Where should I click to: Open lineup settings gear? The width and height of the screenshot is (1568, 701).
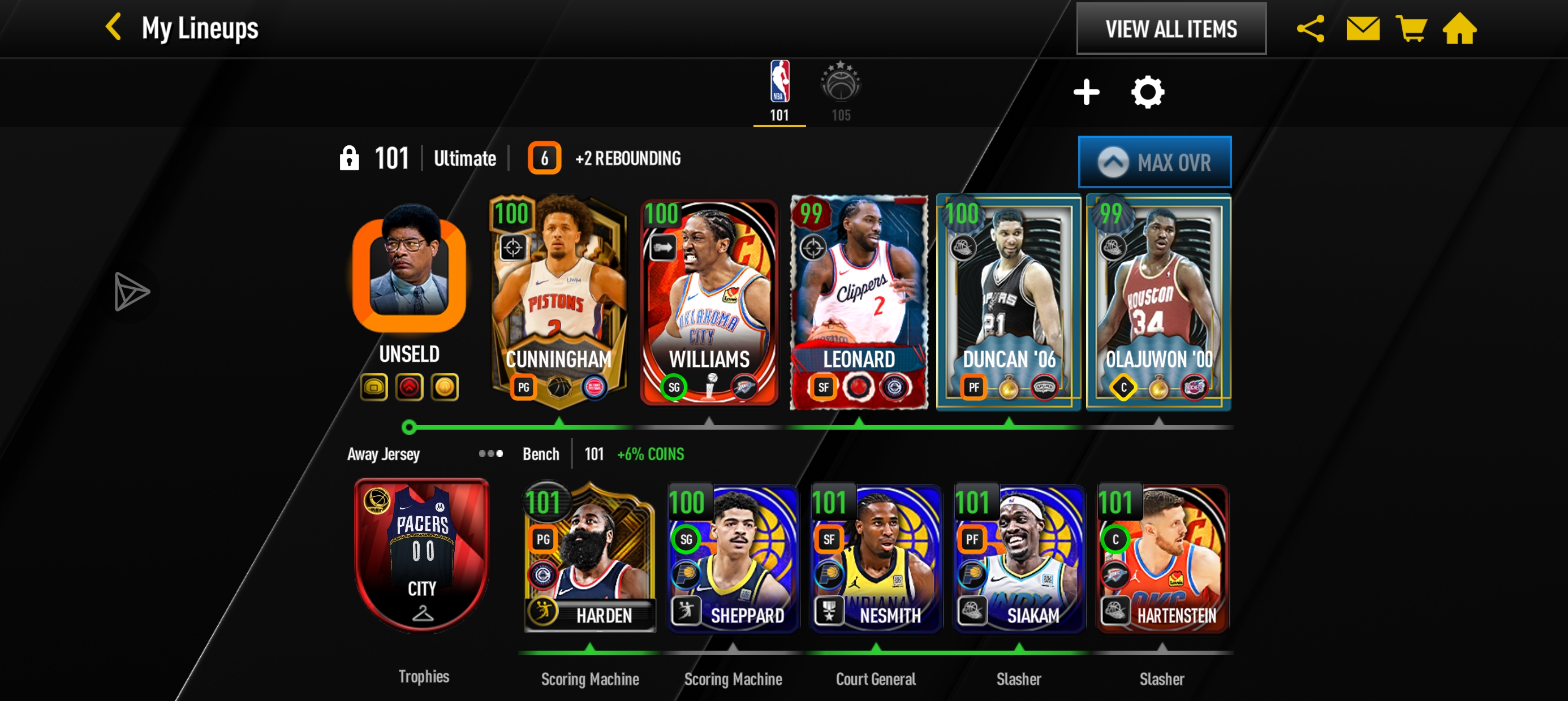coord(1147,93)
